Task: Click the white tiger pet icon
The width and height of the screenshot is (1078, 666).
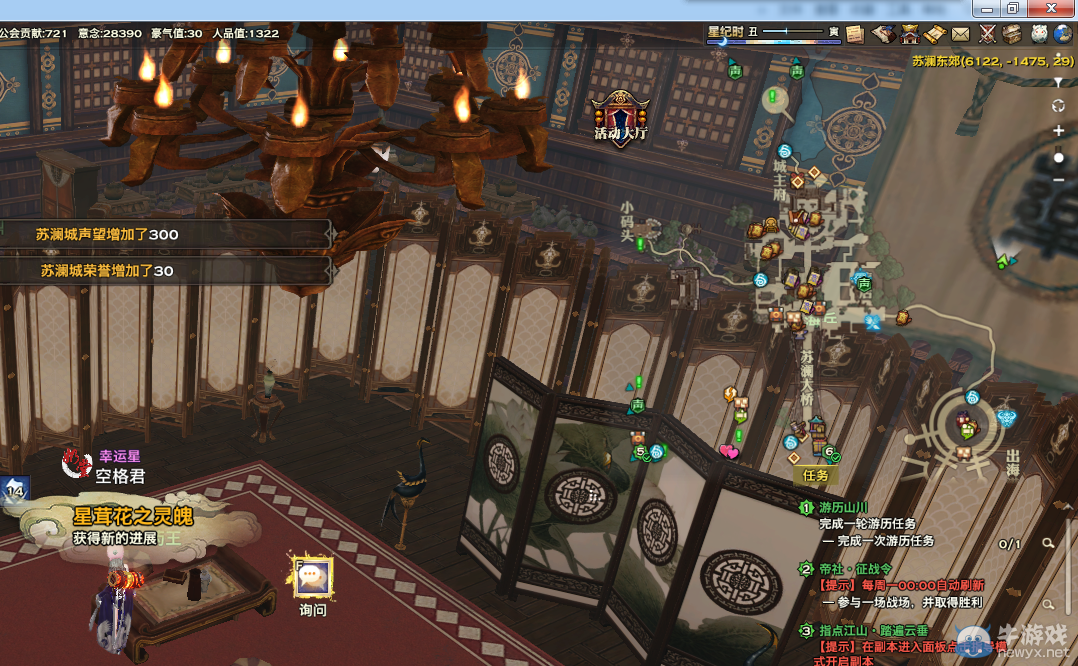Action: [1040, 34]
